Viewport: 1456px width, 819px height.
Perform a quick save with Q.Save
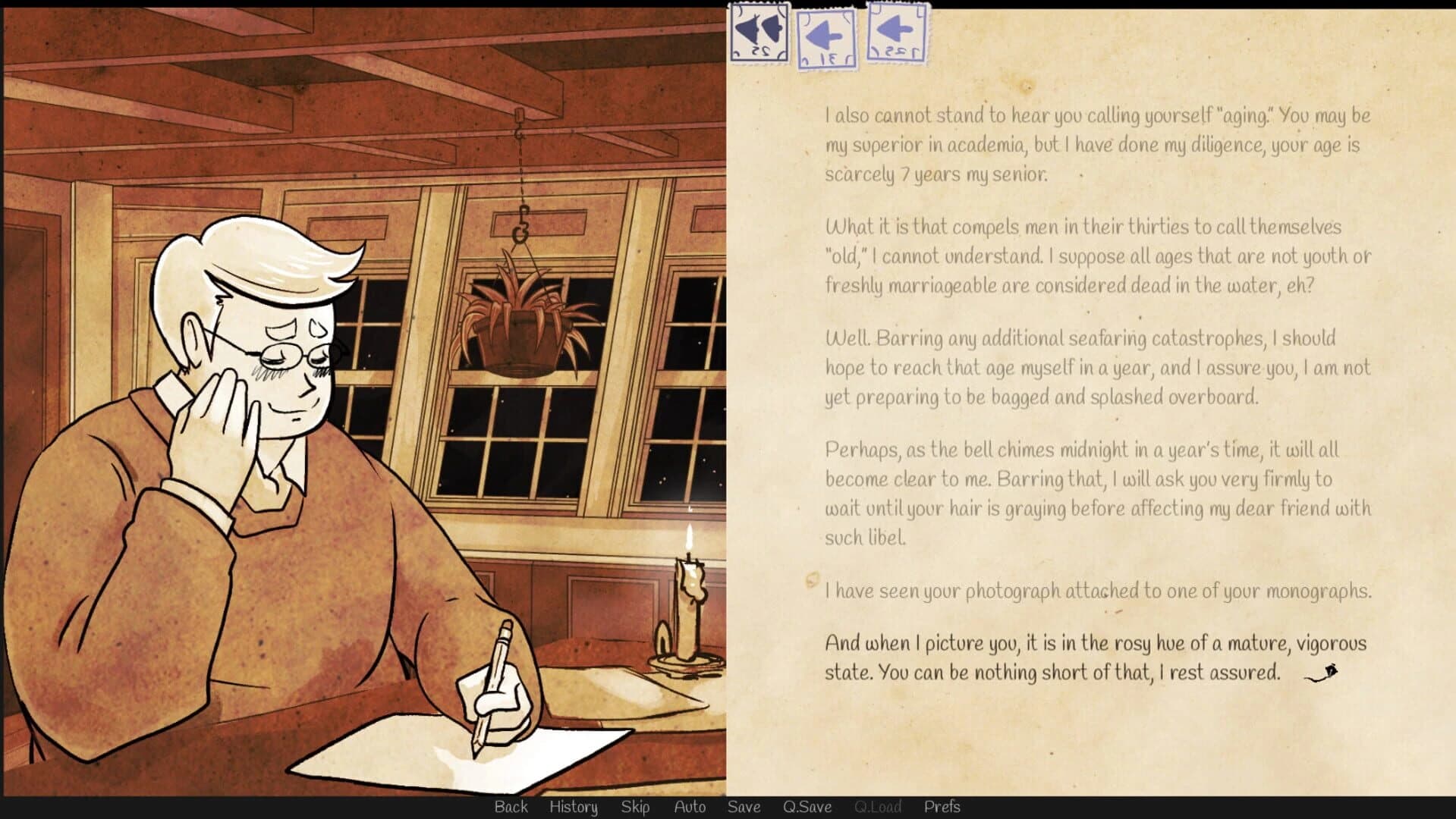(x=807, y=807)
